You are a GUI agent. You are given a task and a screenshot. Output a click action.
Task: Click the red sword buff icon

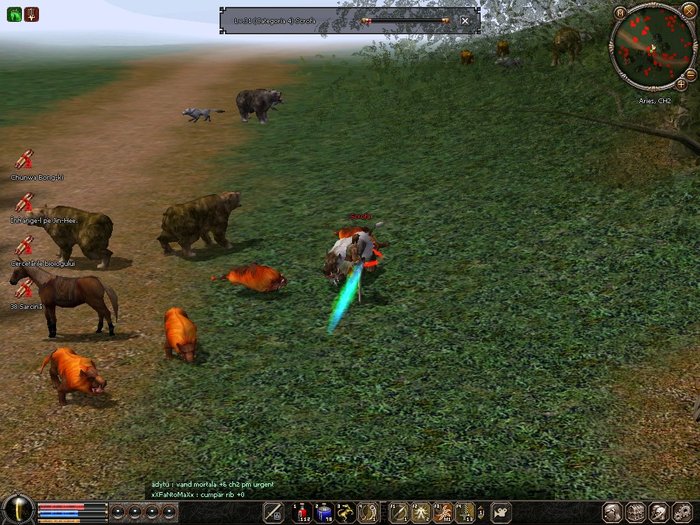tap(31, 14)
